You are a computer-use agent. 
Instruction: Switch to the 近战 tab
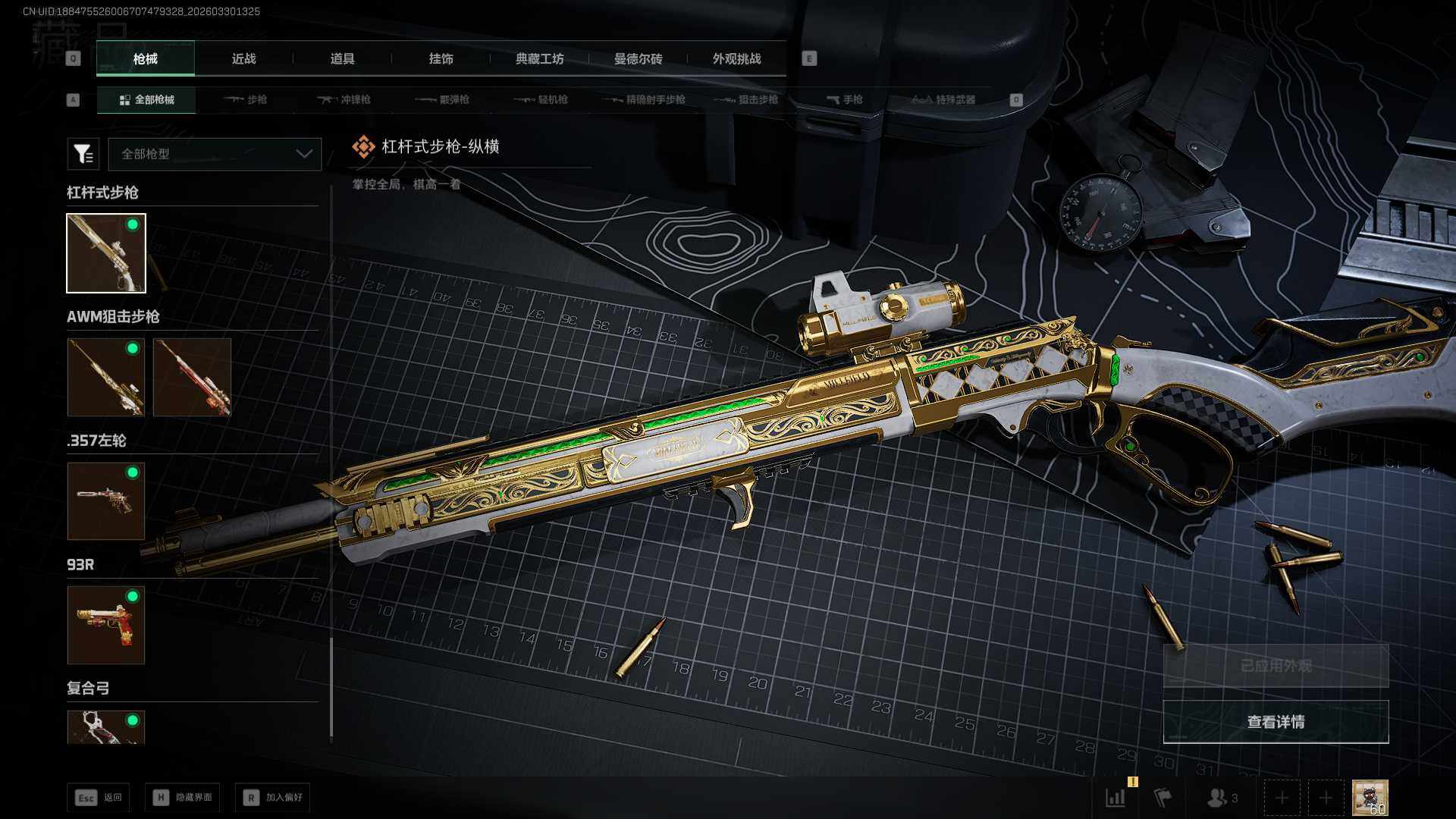[243, 59]
